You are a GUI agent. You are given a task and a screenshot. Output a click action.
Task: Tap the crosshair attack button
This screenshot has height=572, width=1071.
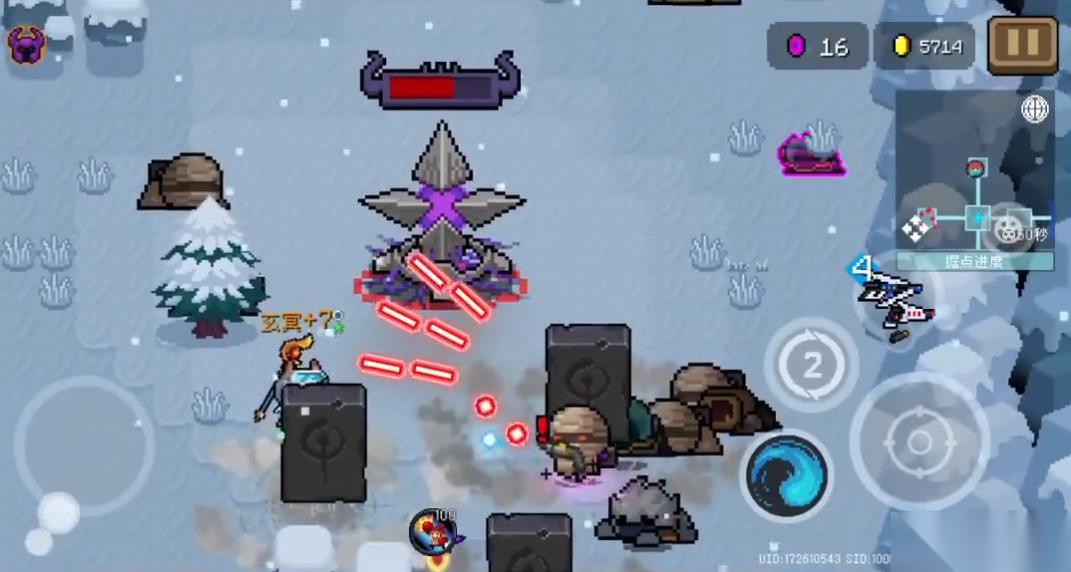point(918,441)
